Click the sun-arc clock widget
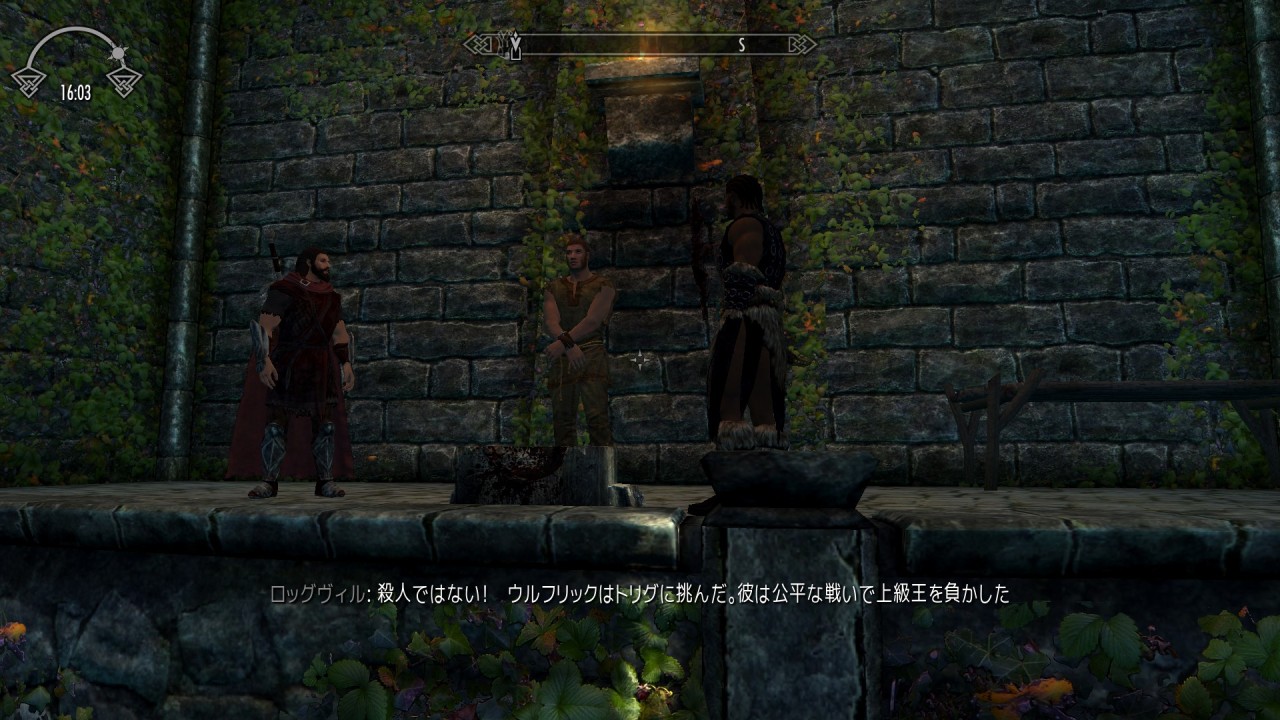 pyautogui.click(x=76, y=65)
